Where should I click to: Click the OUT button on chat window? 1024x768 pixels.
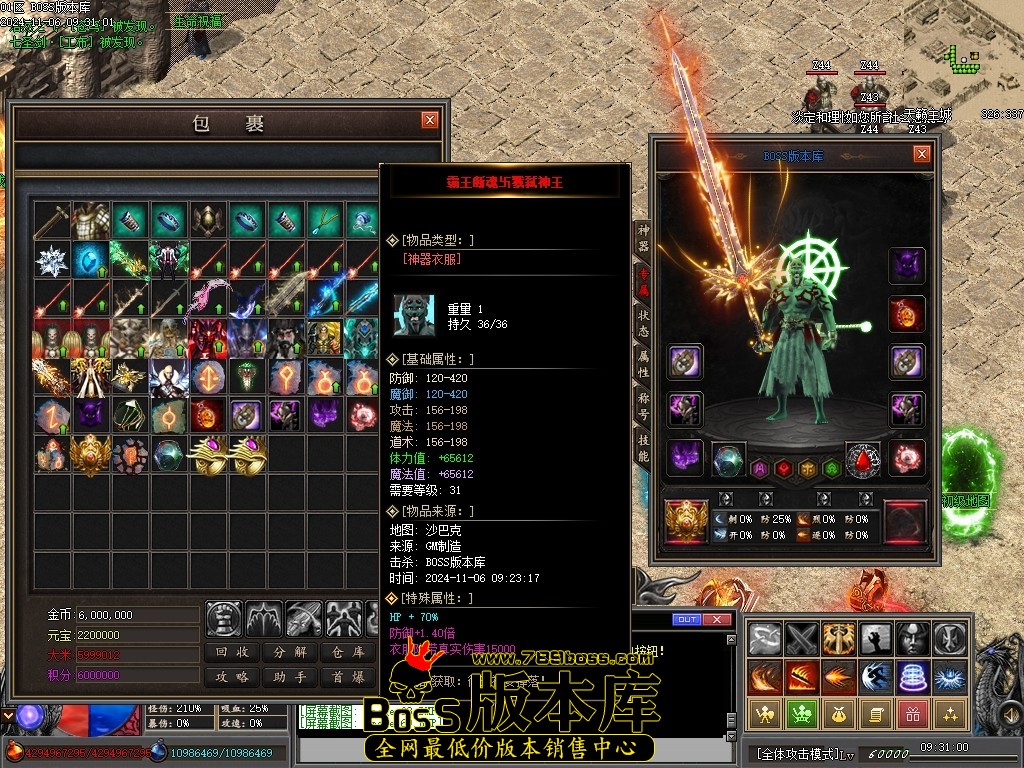click(x=687, y=620)
